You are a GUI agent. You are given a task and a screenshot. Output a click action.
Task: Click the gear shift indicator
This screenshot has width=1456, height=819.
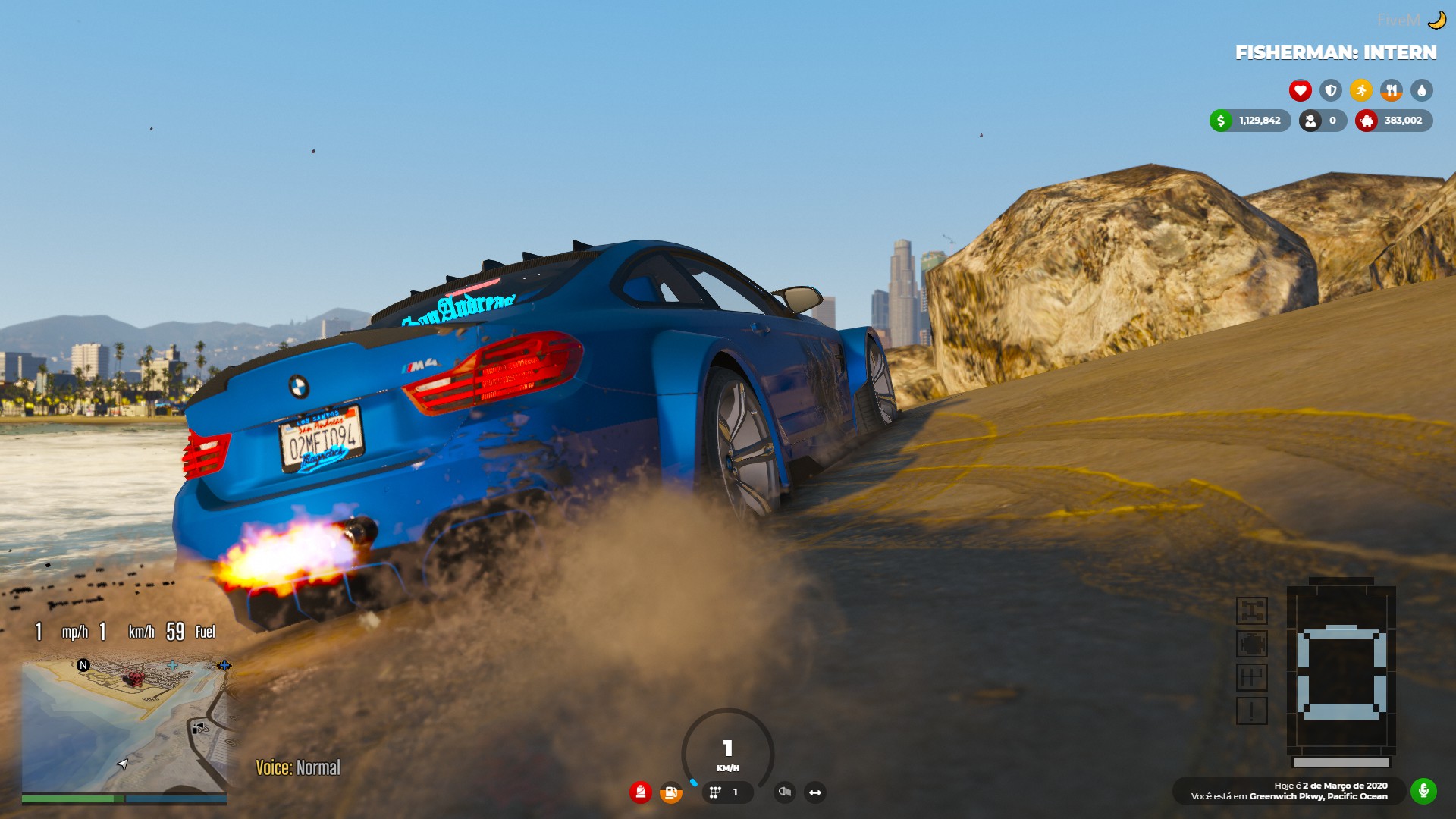[x=724, y=792]
